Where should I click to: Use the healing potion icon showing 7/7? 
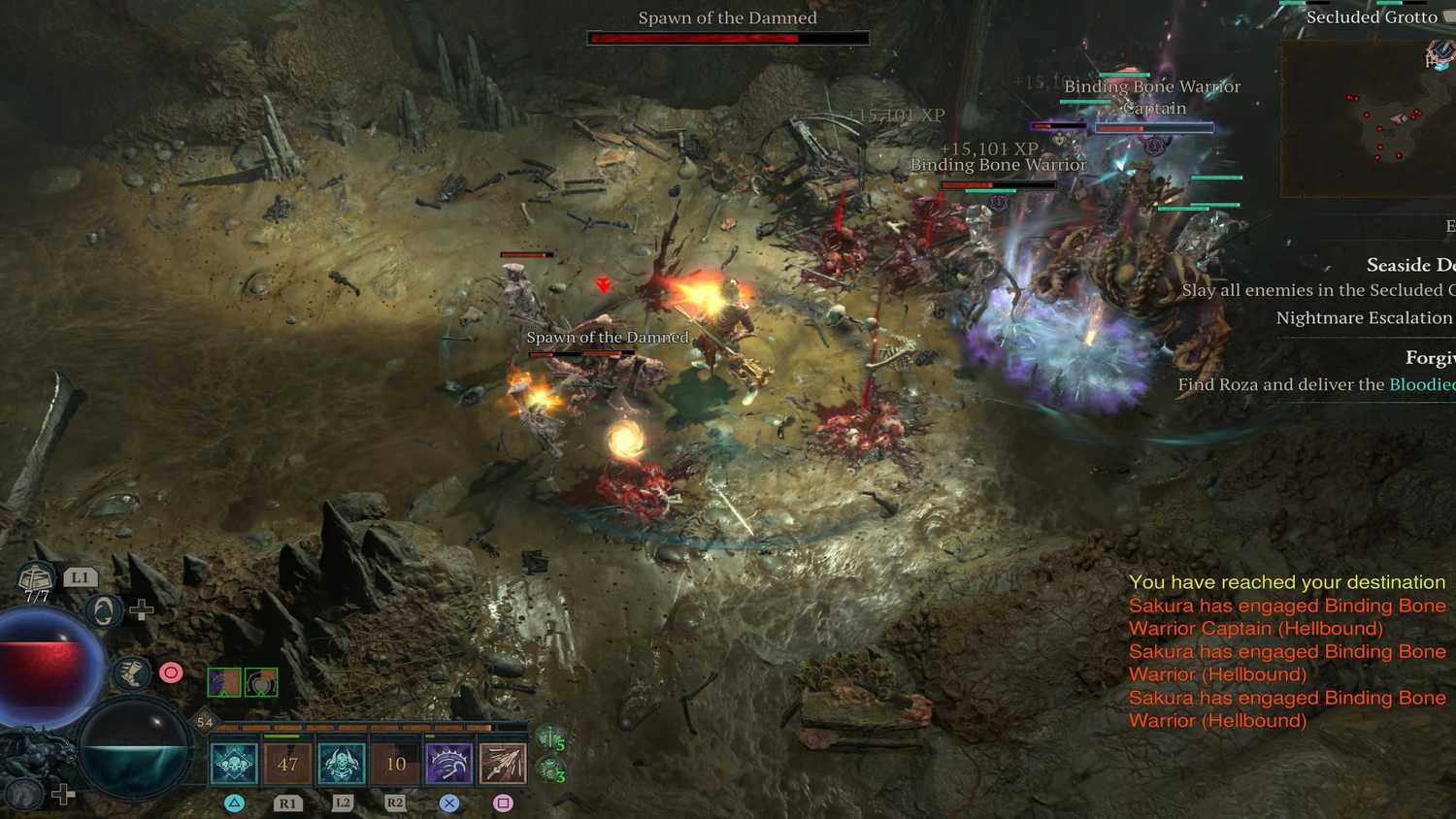37,580
